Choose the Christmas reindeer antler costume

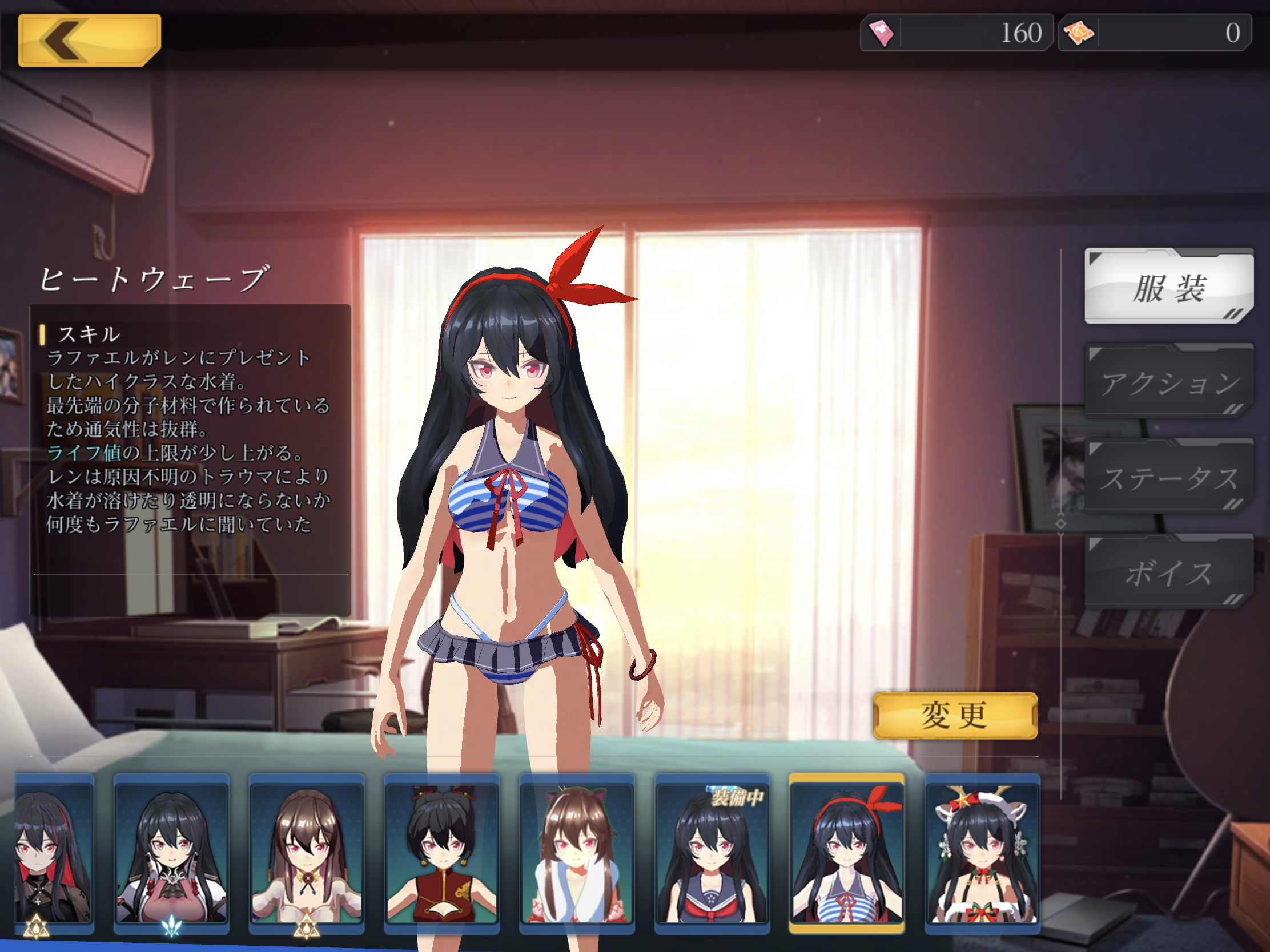coord(982,853)
